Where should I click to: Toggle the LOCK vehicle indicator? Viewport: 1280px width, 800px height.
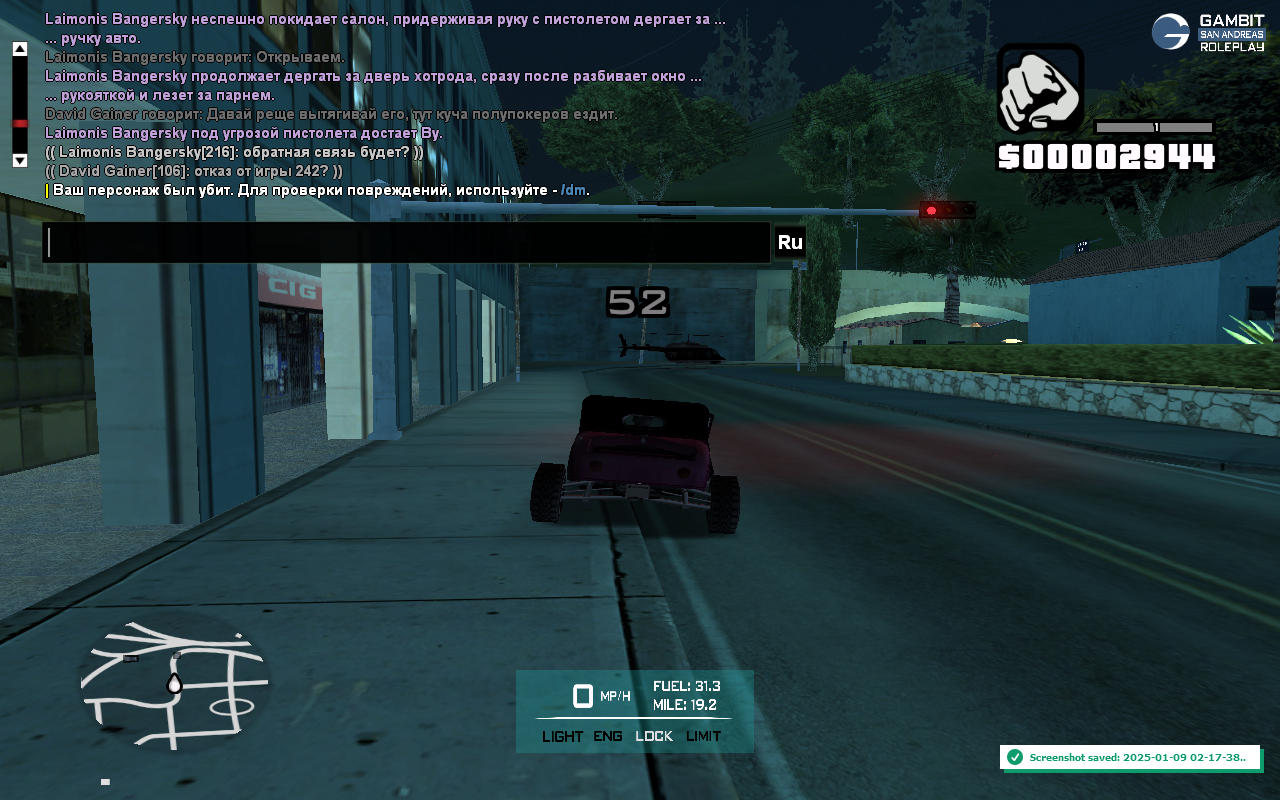(654, 737)
